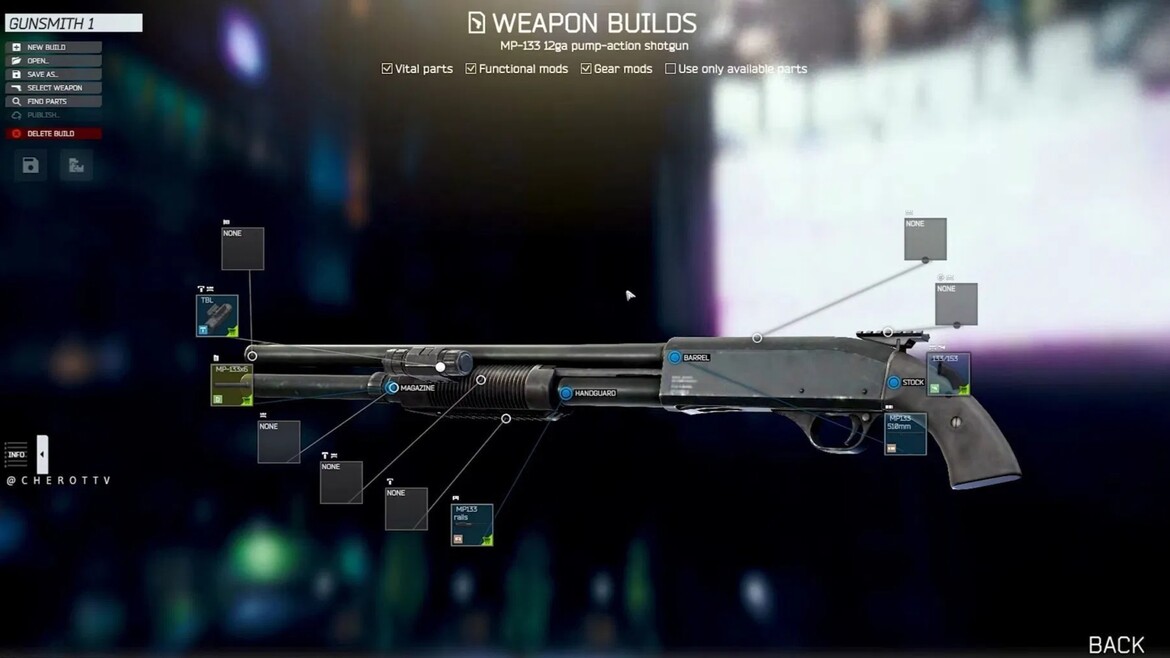Select the MP133 510mm barrel slot
Screen dimensions: 1170x658
[x=905, y=434]
